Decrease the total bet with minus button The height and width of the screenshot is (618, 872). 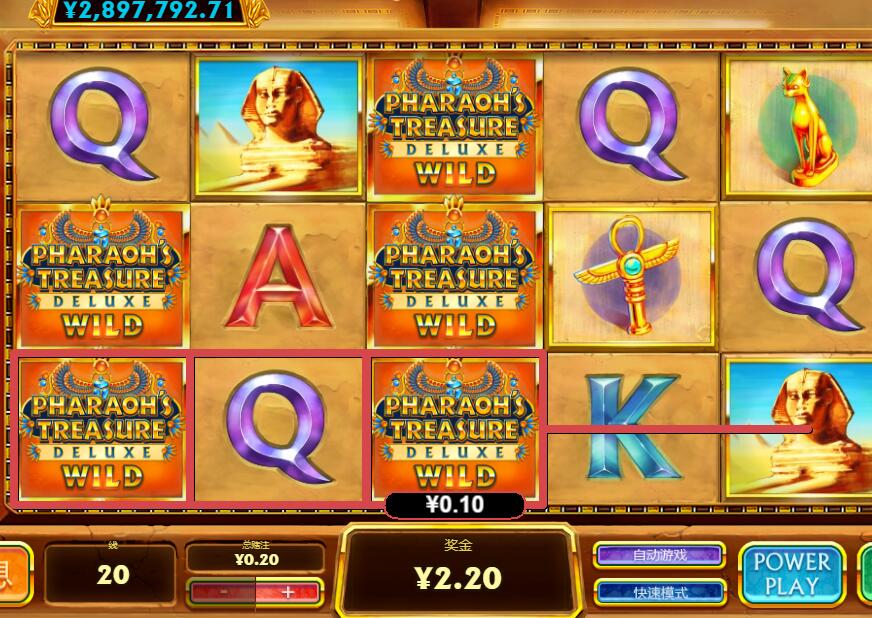tap(222, 592)
